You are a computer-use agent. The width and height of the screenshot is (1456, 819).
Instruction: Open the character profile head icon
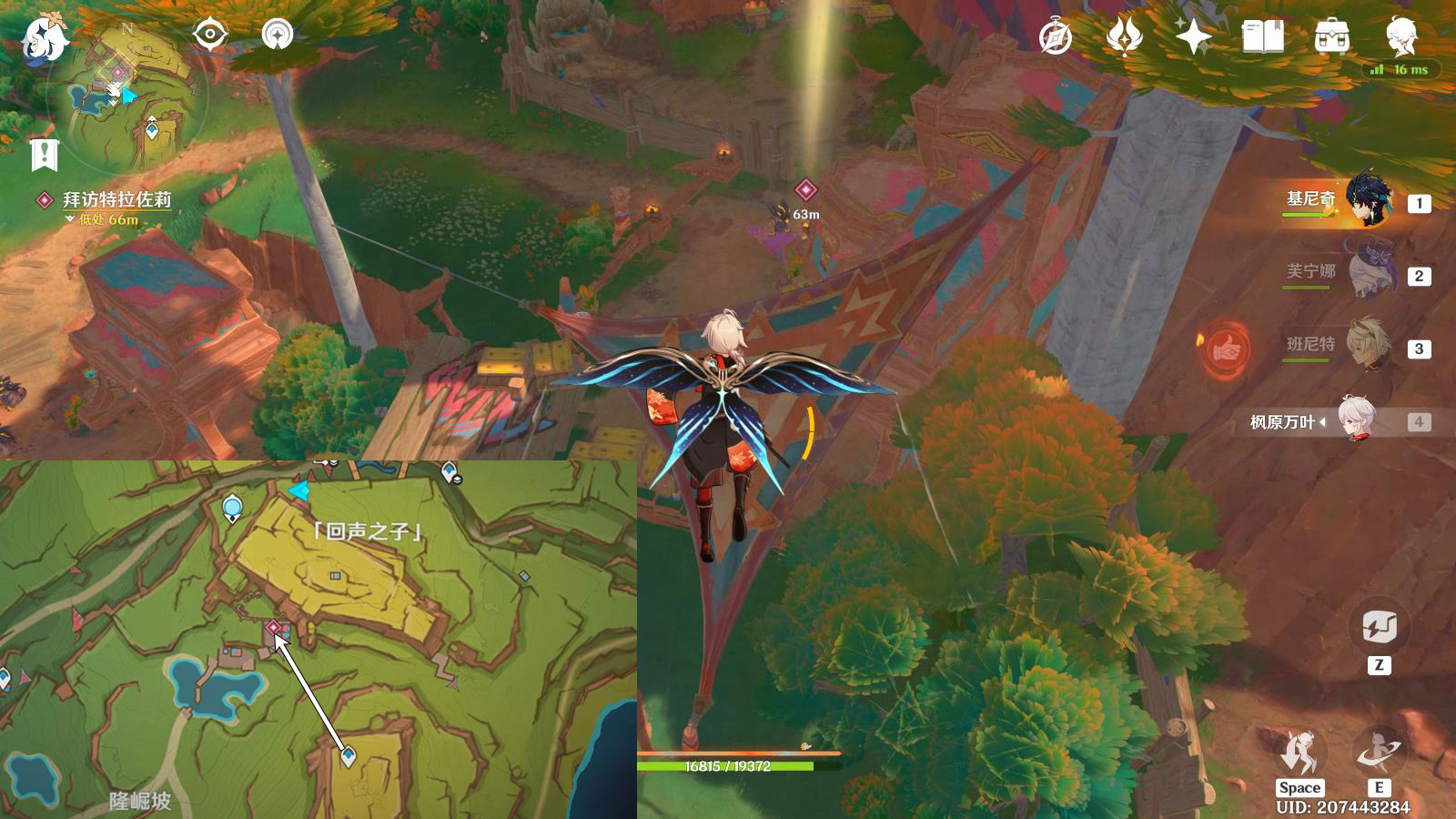(1401, 36)
